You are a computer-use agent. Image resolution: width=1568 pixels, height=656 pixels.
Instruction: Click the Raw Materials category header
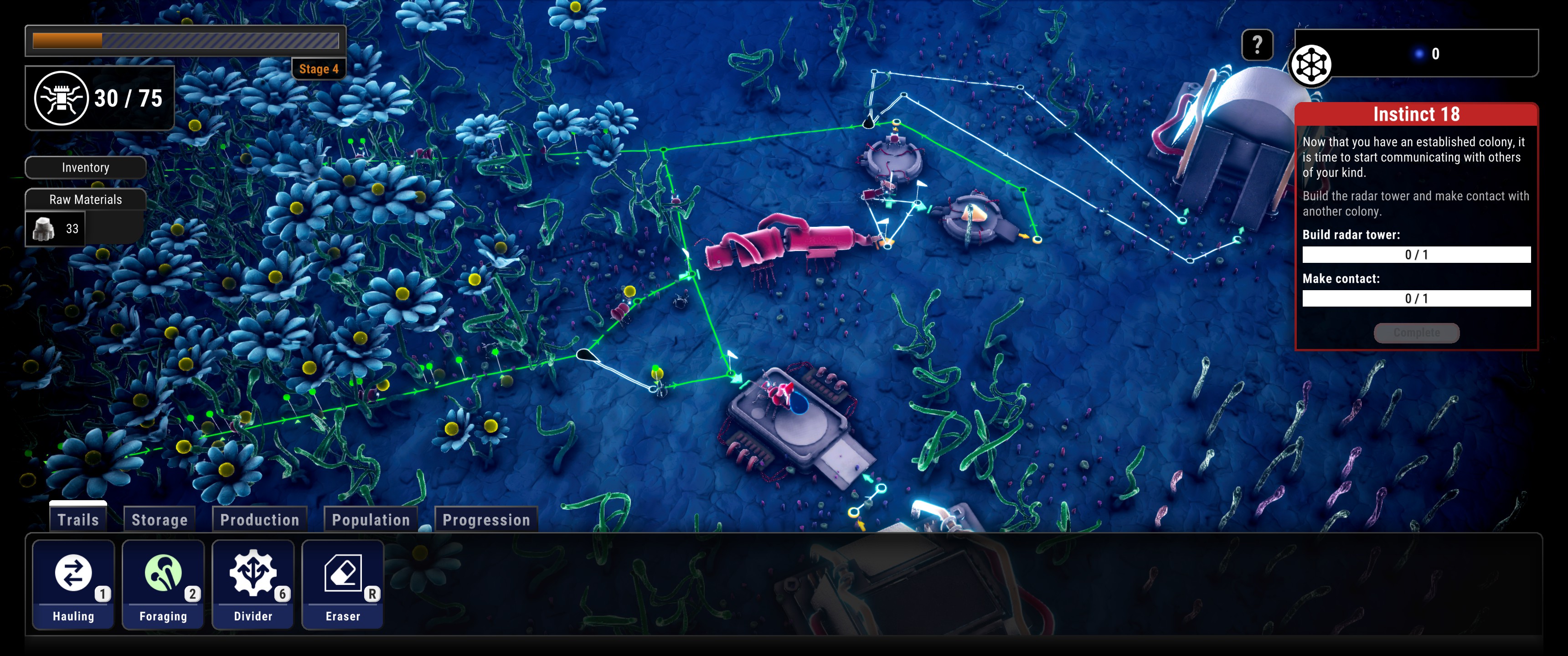click(x=85, y=199)
